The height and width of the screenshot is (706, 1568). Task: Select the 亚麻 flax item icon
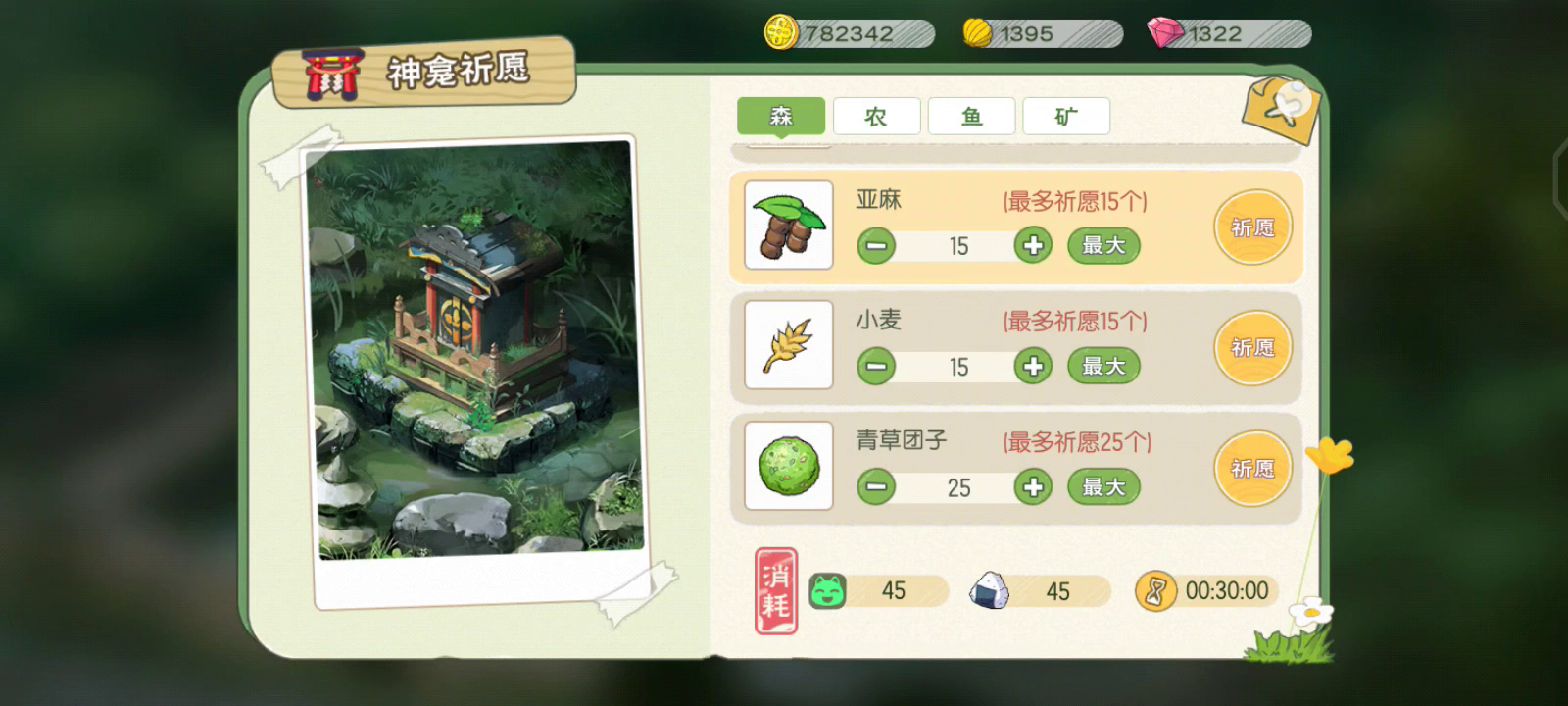pyautogui.click(x=788, y=227)
